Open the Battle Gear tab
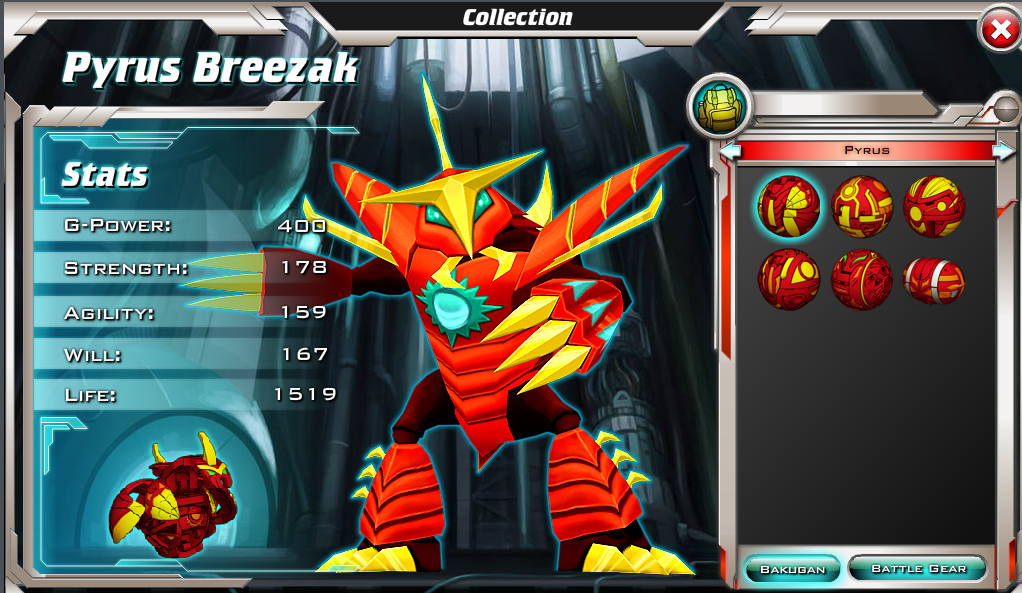Viewport: 1022px width, 593px height. coord(918,569)
